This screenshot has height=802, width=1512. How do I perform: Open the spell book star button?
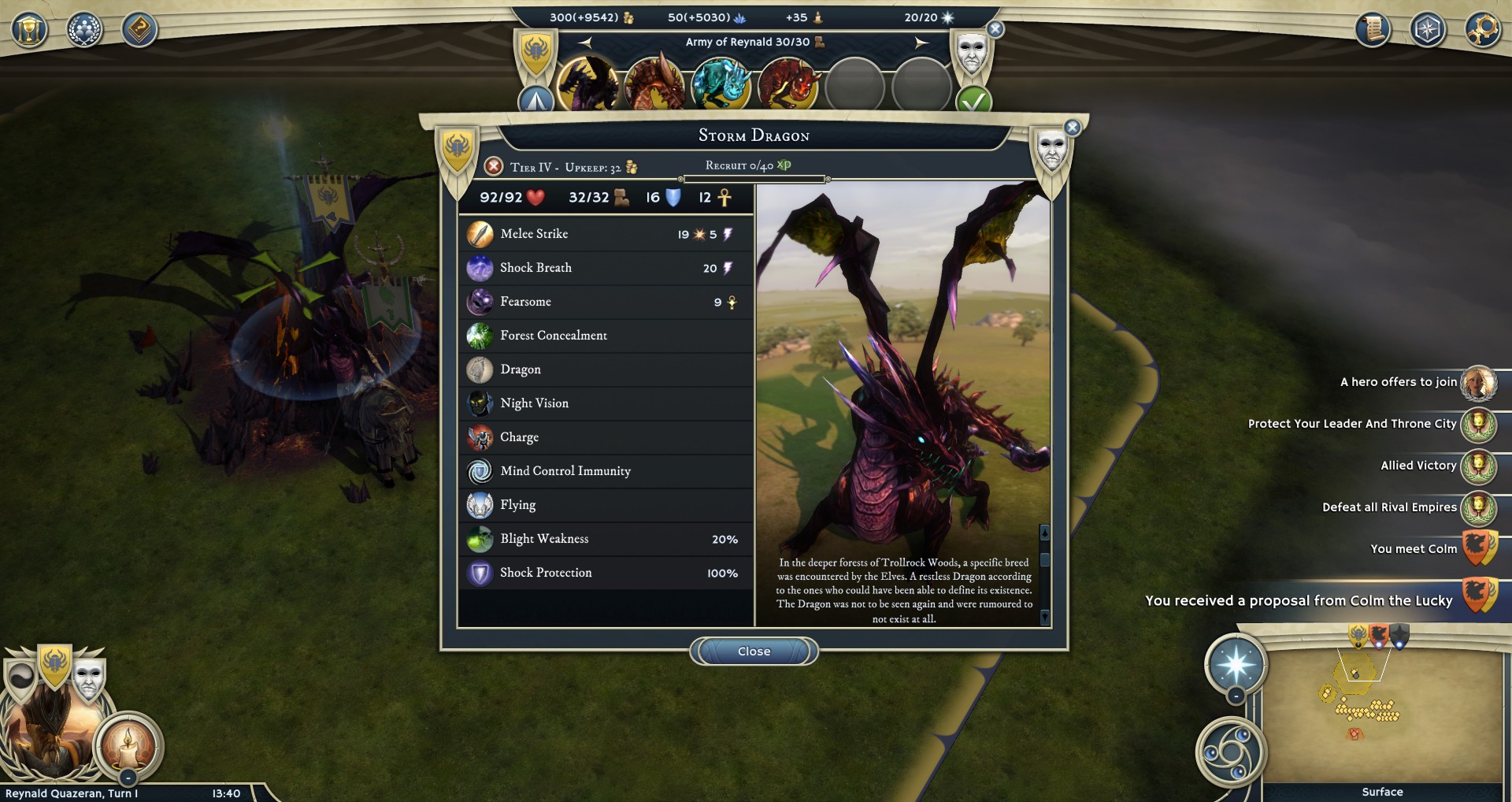point(1235,664)
